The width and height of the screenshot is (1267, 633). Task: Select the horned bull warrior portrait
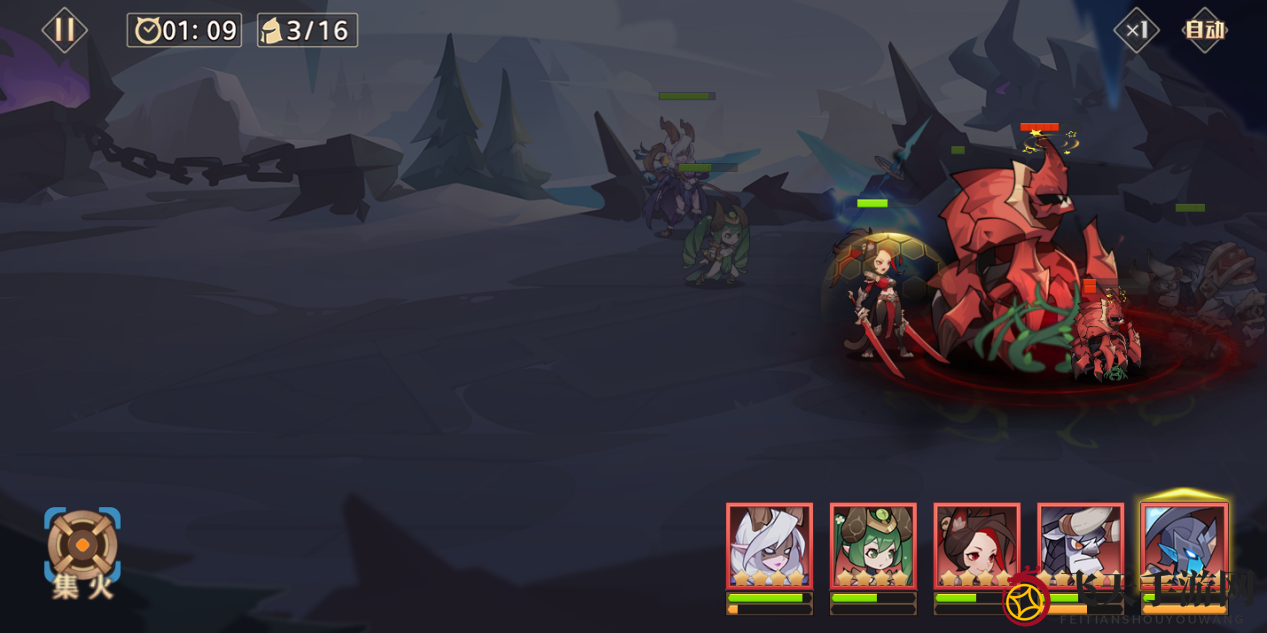(1080, 546)
